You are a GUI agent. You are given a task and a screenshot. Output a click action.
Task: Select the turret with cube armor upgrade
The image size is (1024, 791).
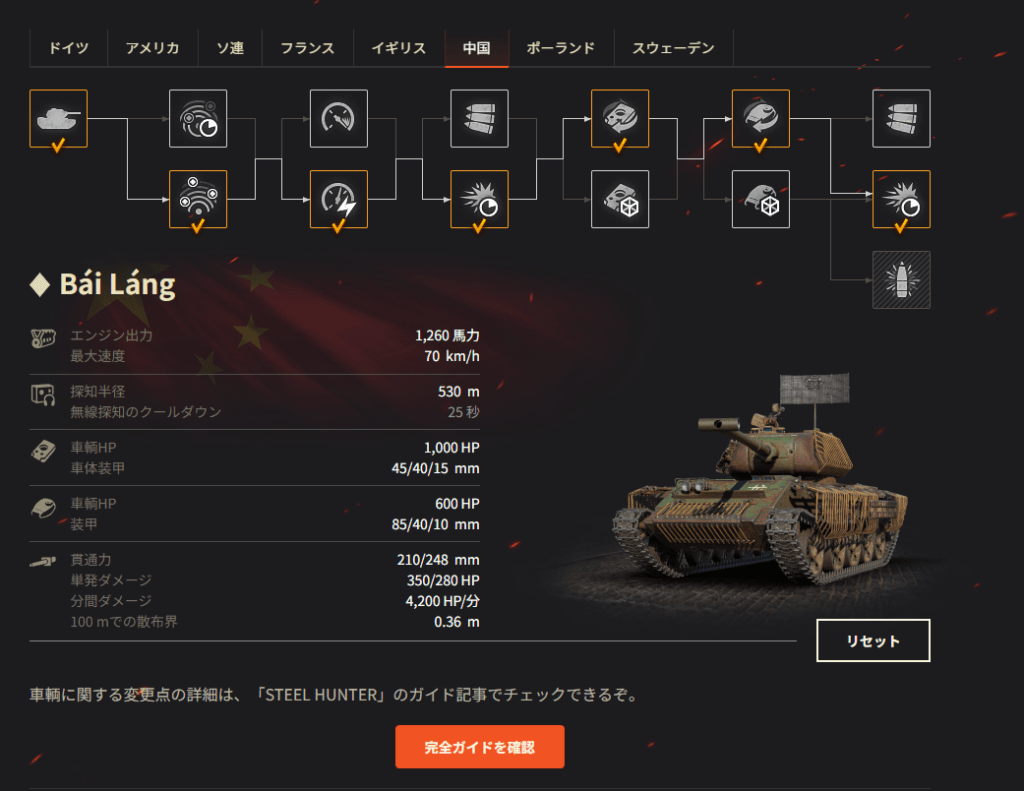761,199
